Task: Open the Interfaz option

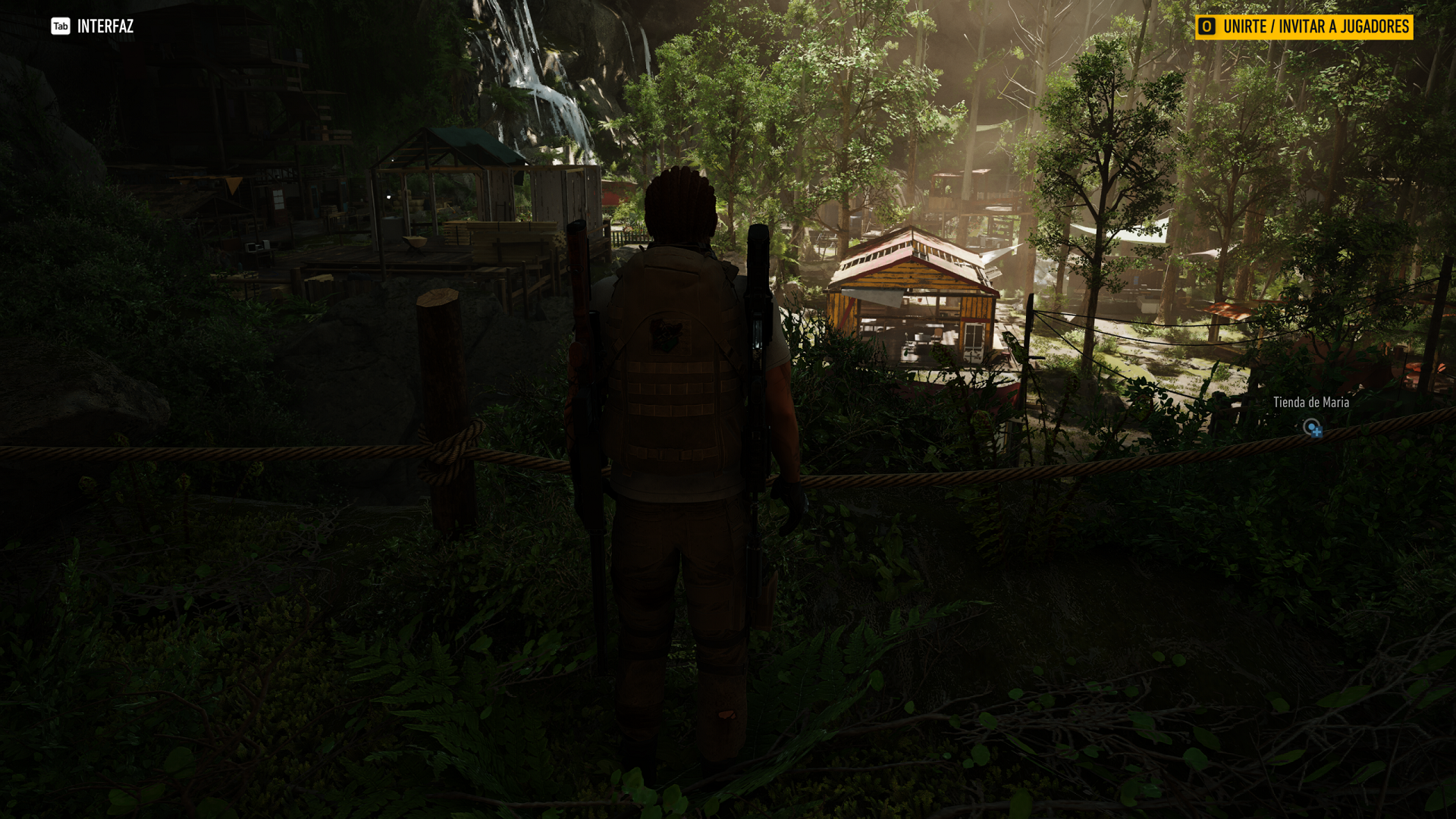Action: tap(93, 27)
